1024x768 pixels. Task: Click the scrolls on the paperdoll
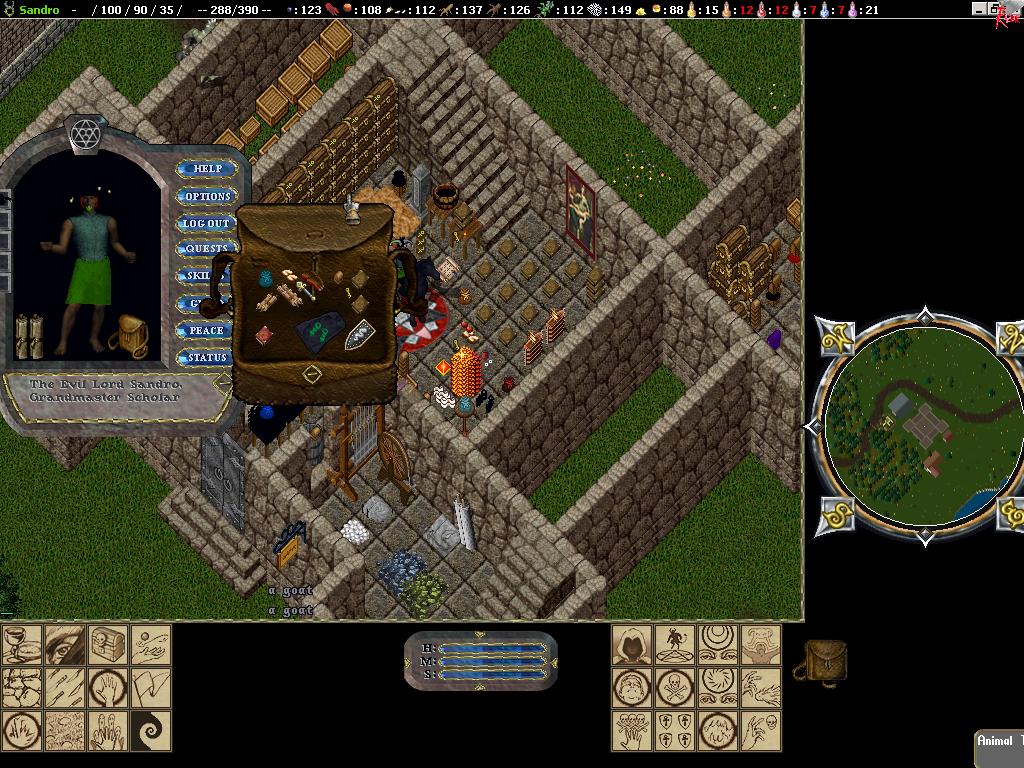(x=30, y=336)
